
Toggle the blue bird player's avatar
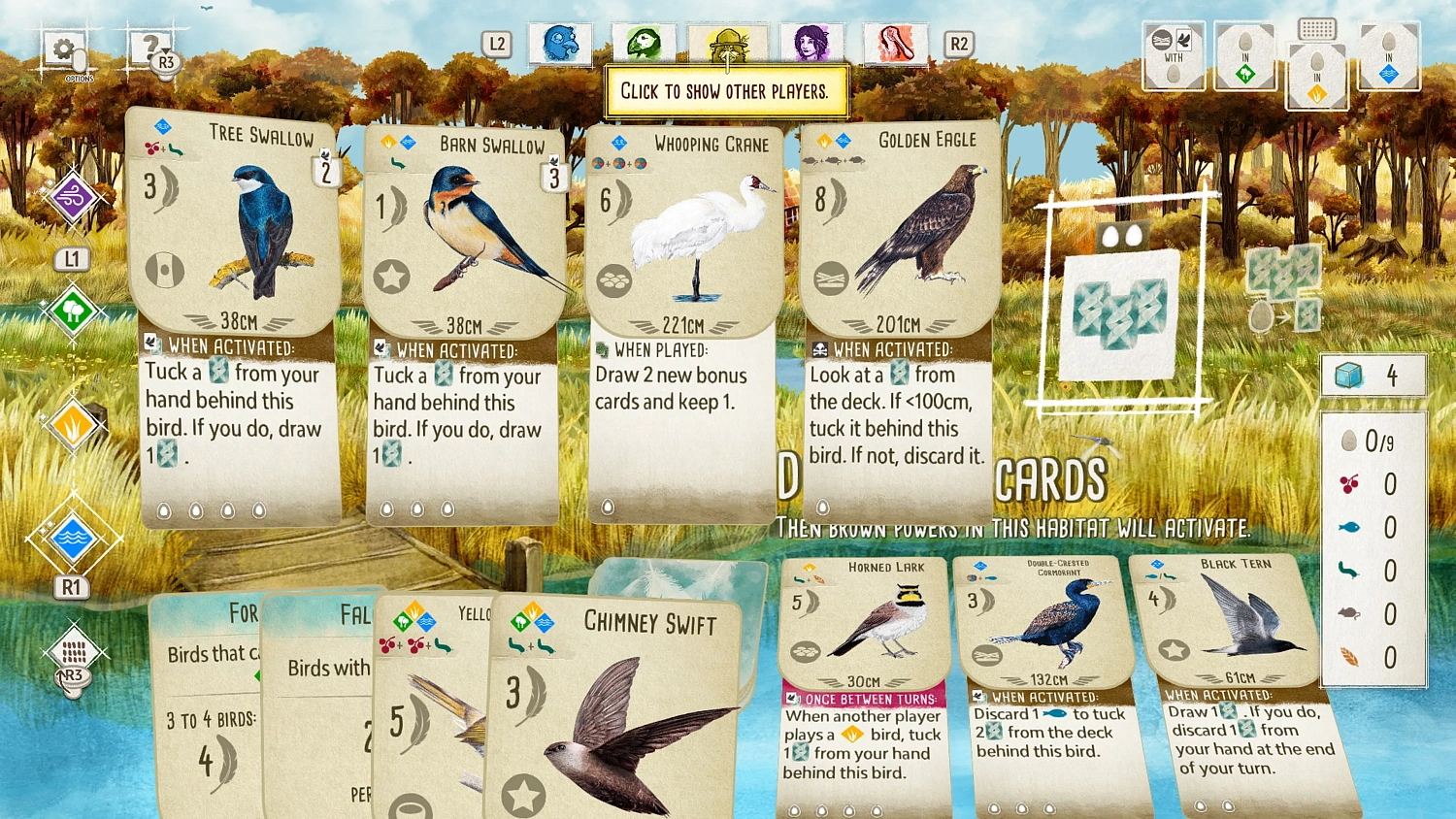click(x=561, y=43)
